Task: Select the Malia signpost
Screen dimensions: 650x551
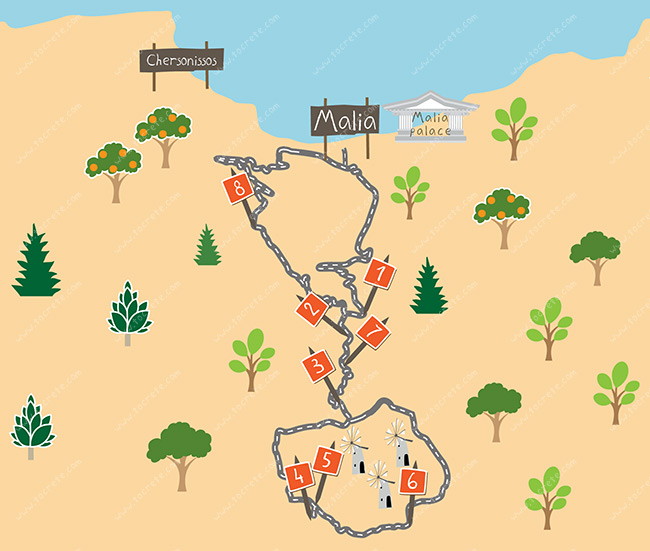Action: pos(345,121)
